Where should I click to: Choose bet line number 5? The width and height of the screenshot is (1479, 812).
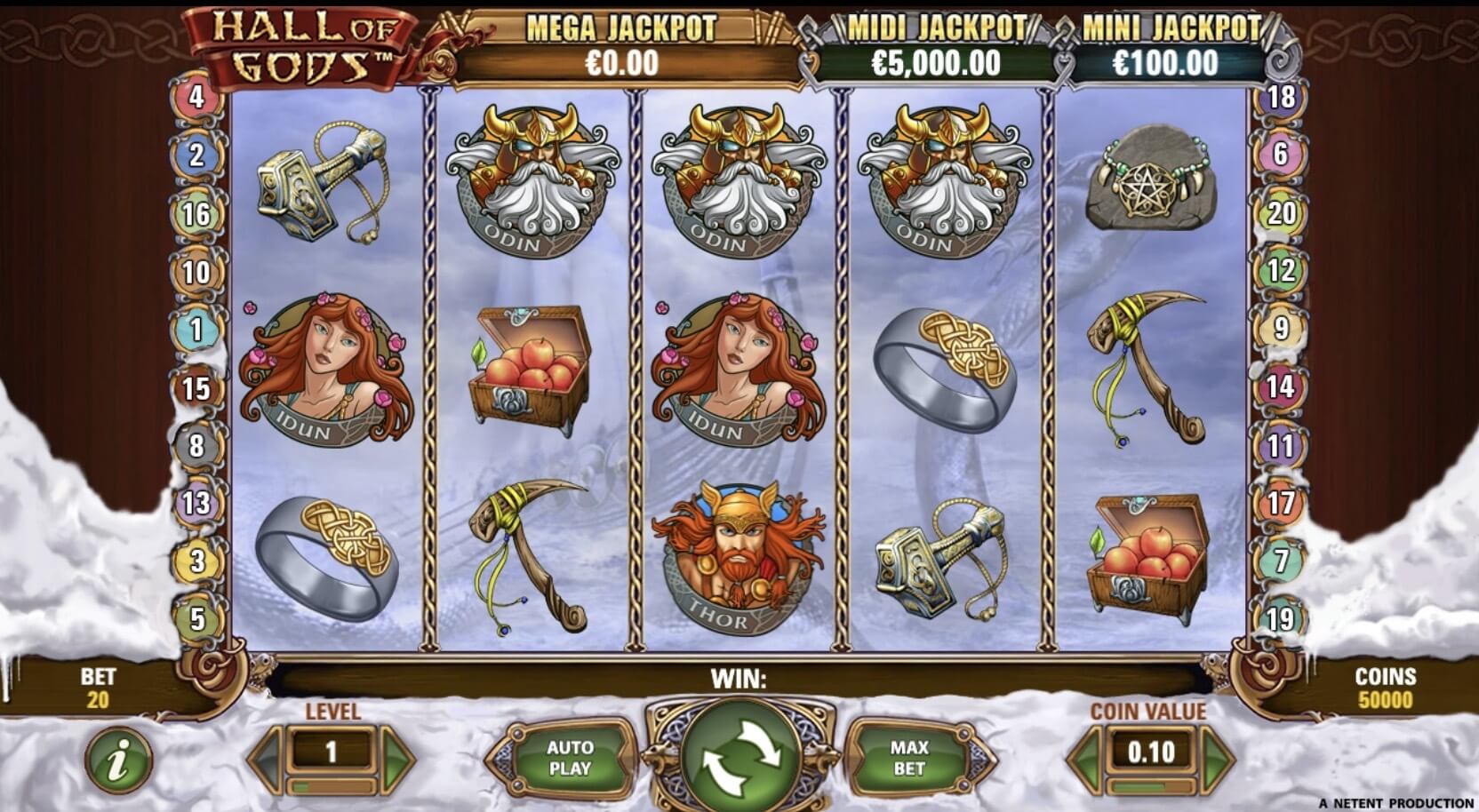click(196, 619)
